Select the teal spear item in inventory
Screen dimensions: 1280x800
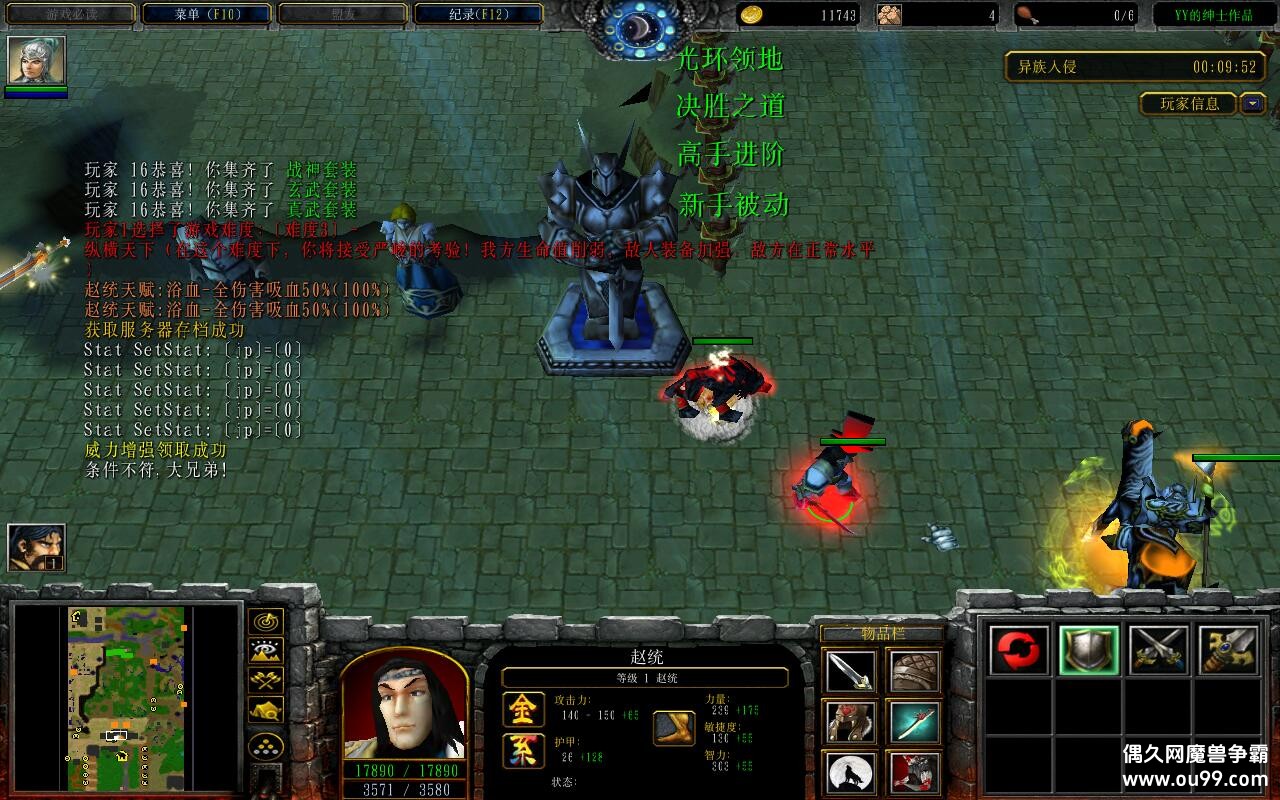(915, 722)
